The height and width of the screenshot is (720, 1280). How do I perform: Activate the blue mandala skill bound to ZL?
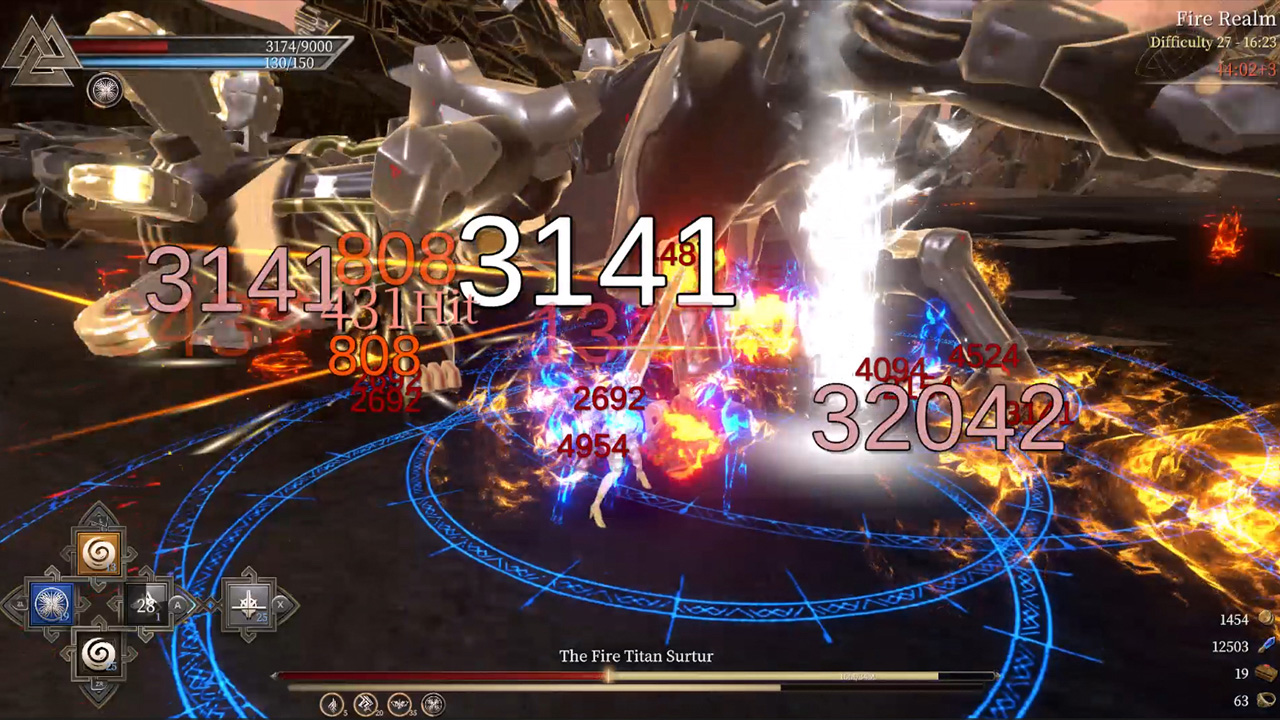tap(52, 601)
